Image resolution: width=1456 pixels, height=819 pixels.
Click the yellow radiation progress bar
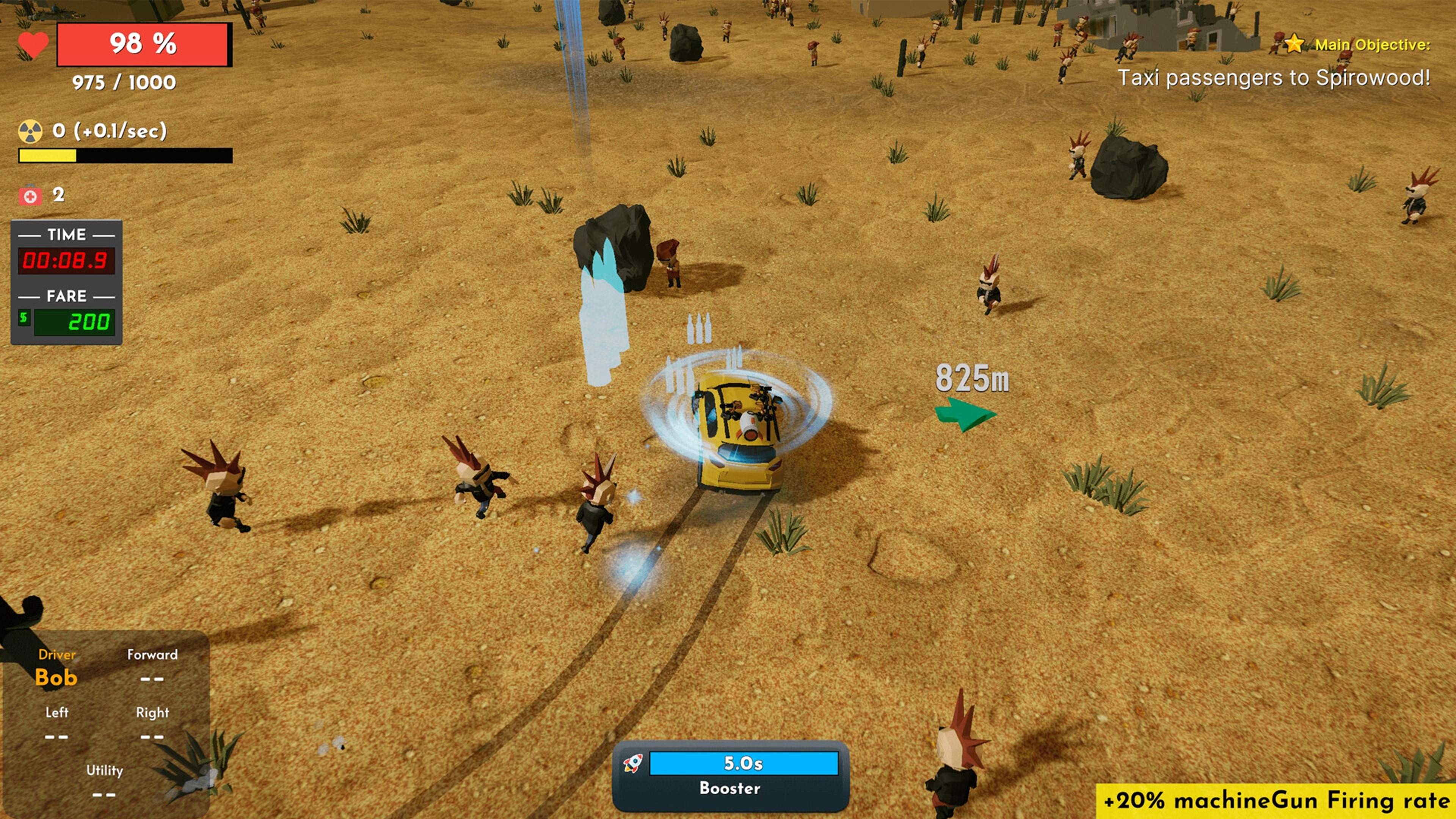point(48,154)
